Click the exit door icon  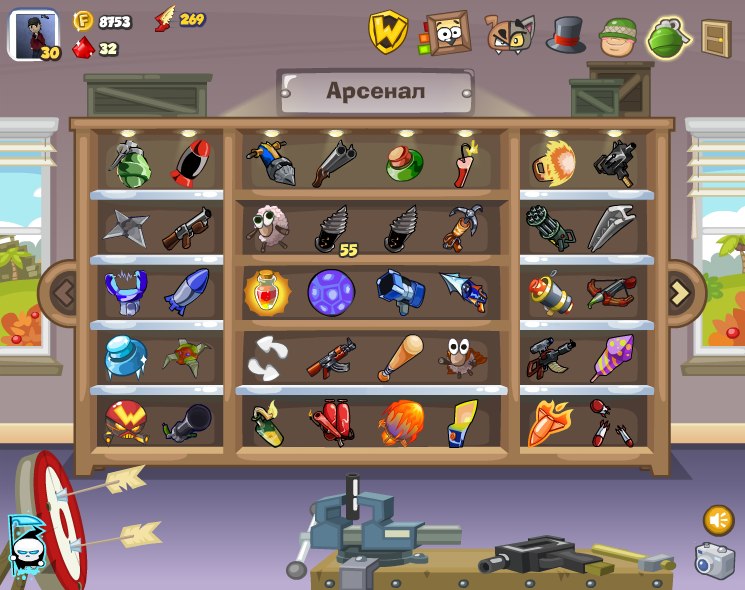[716, 38]
